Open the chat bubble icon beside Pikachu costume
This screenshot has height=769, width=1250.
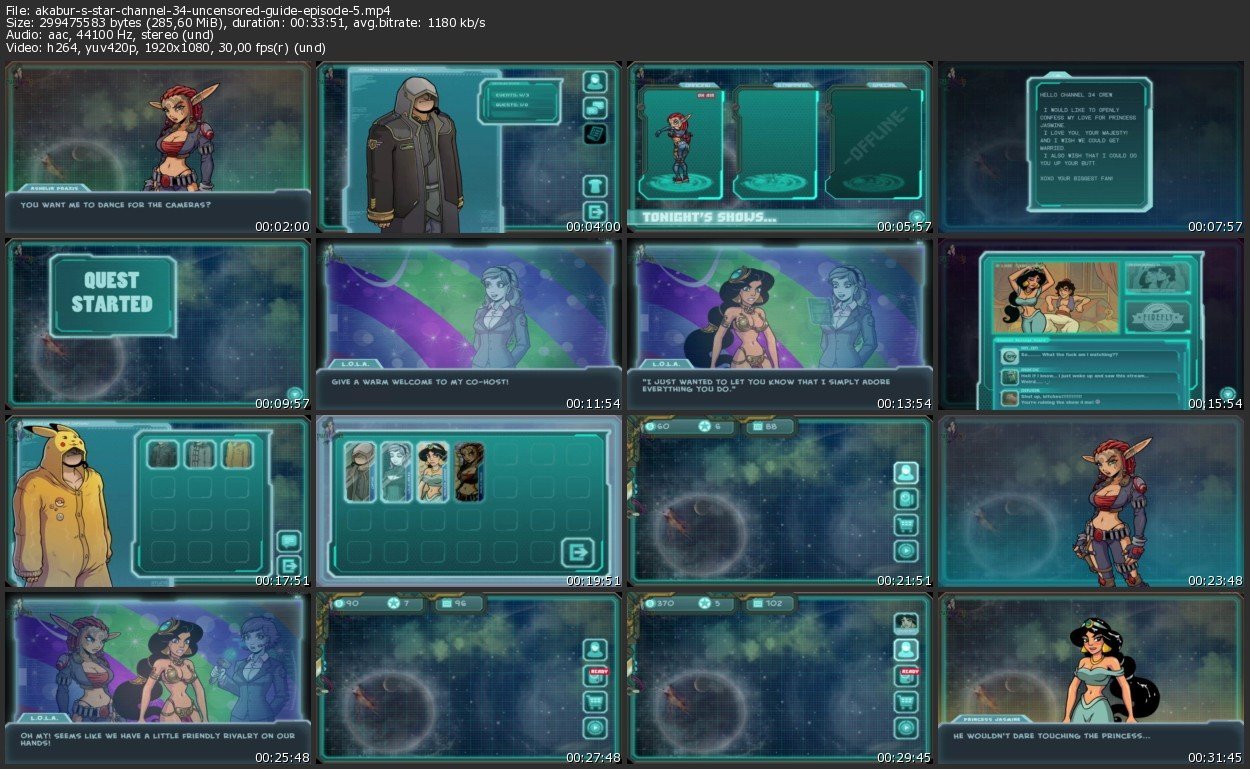[289, 541]
